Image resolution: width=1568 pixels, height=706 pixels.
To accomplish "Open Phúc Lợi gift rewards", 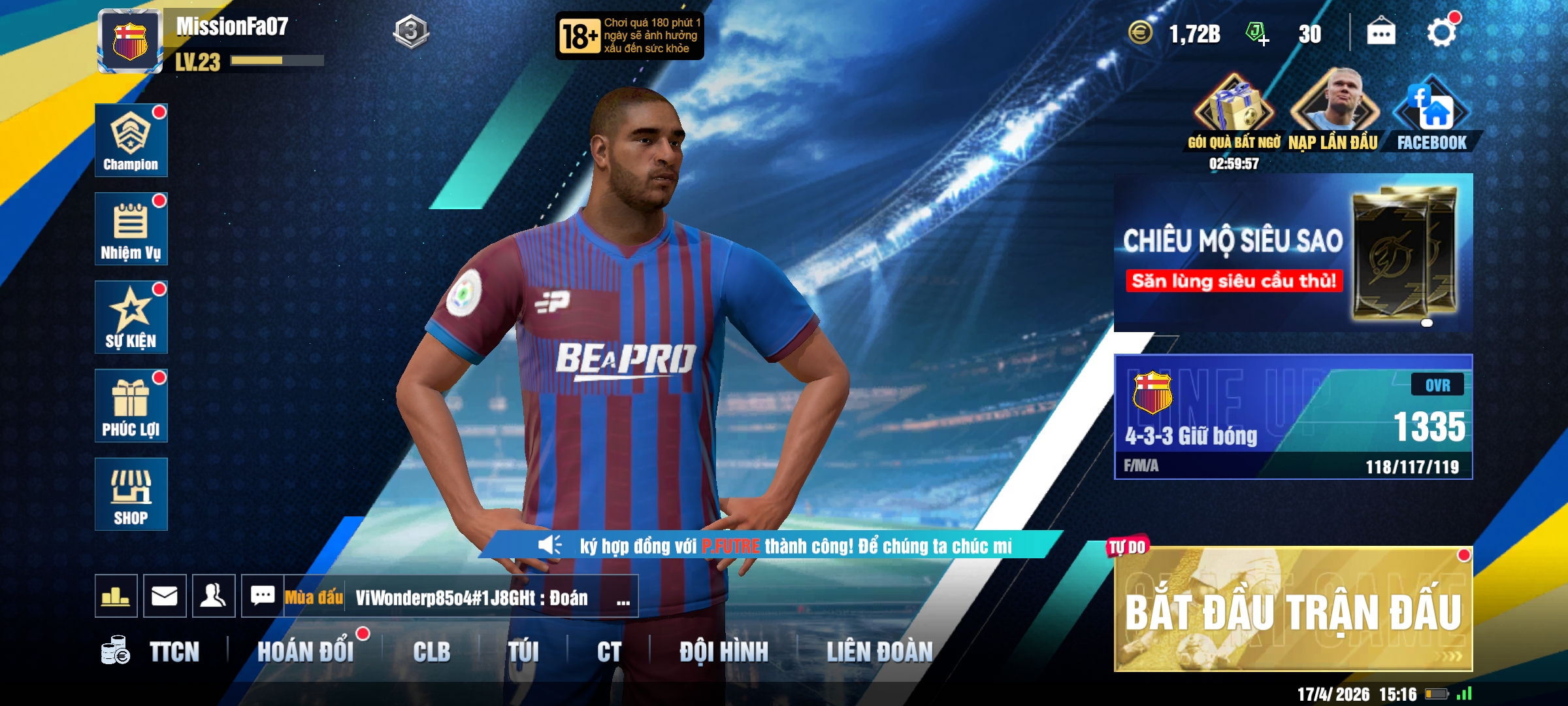I will tap(131, 405).
